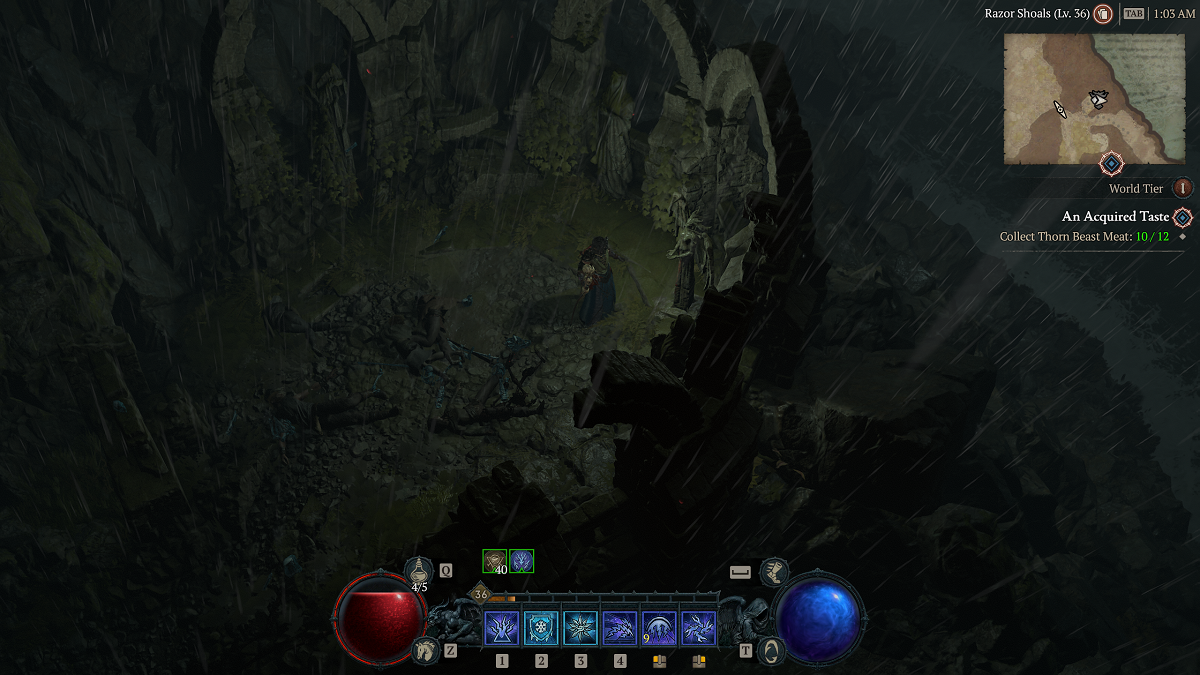Viewport: 1200px width, 675px height.
Task: Click the quest diamond marker under the minimap
Action: tap(1111, 163)
